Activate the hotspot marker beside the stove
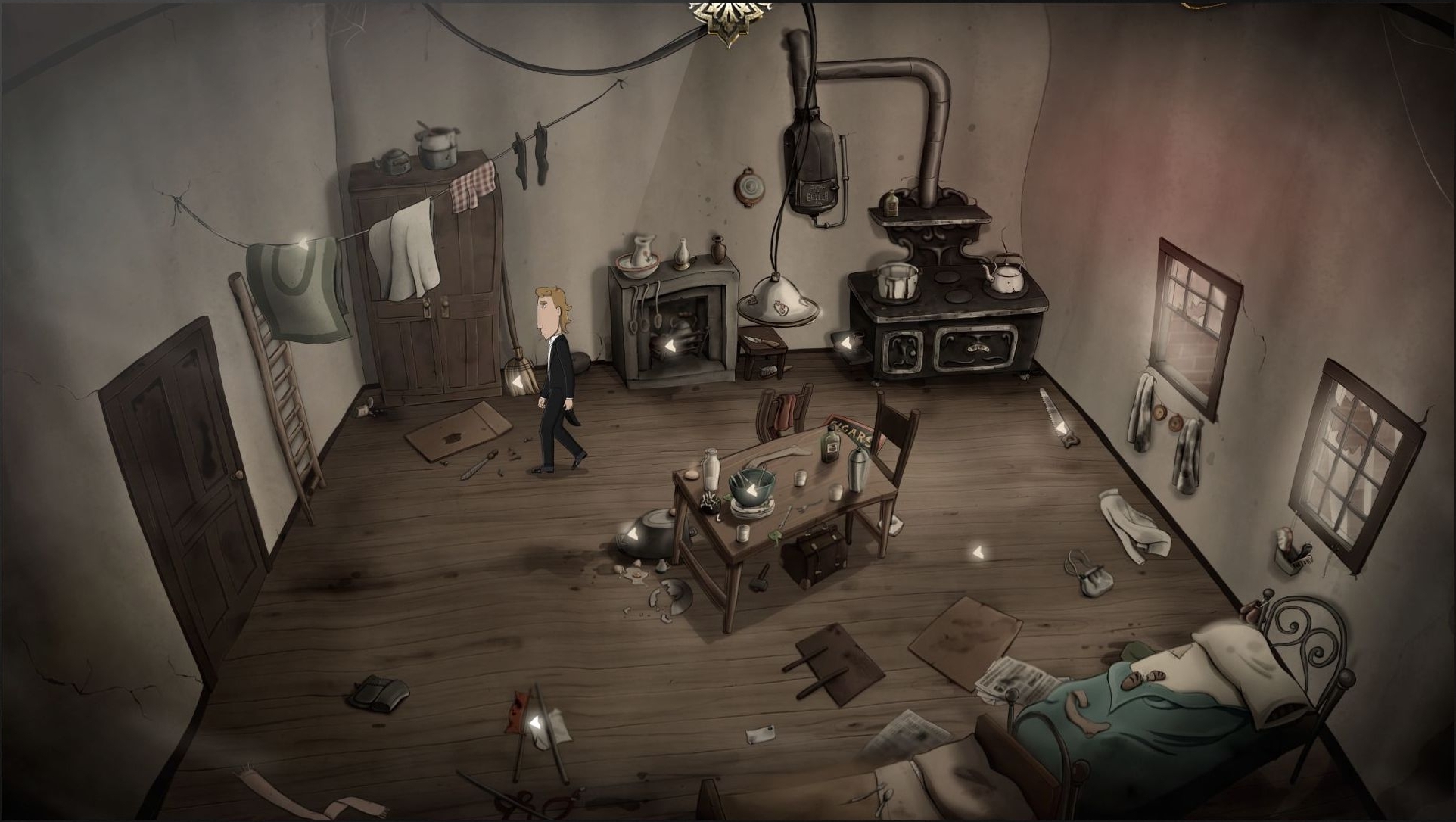The height and width of the screenshot is (822, 1456). pos(845,343)
